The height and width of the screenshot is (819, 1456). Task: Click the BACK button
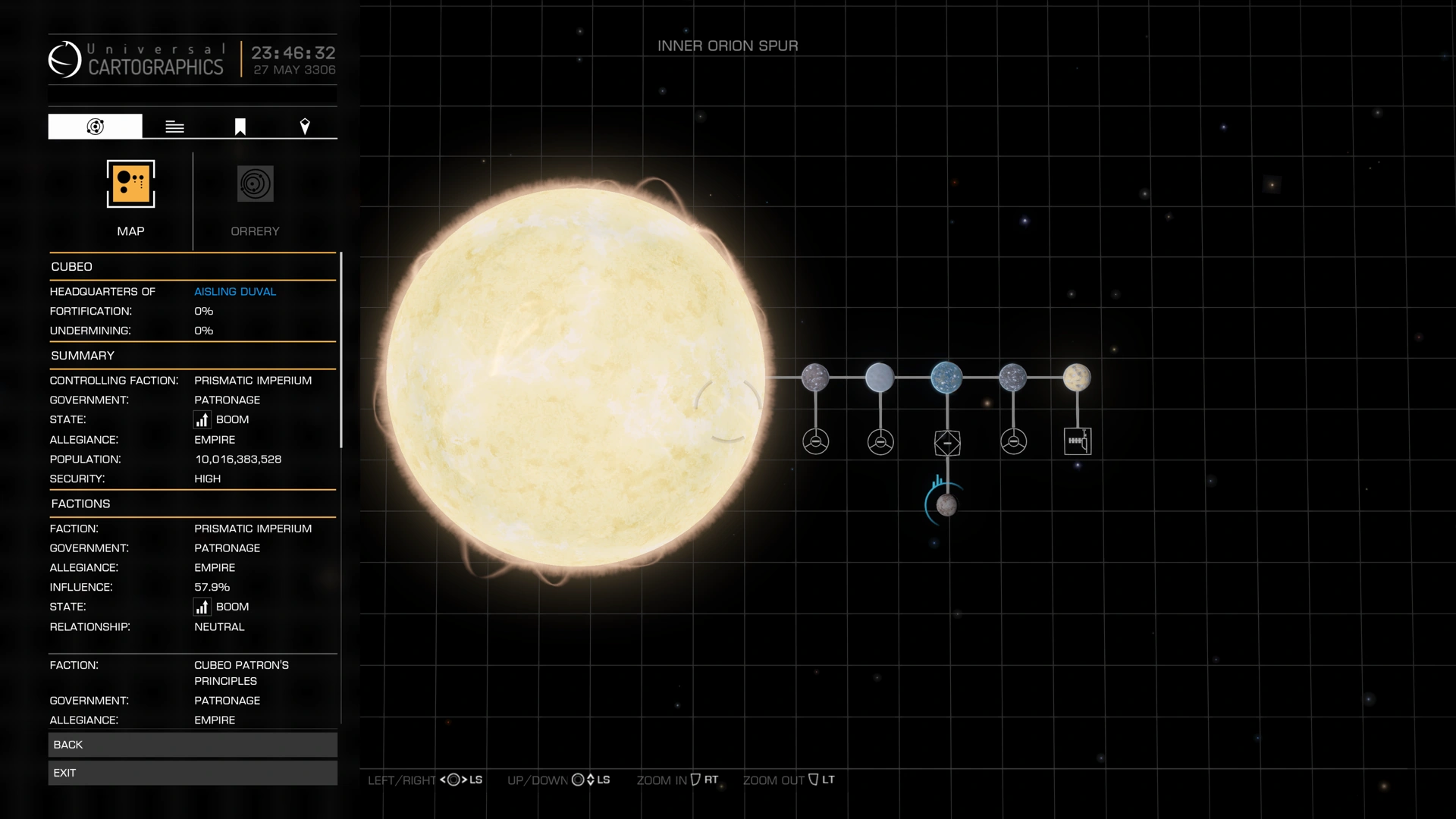pos(192,744)
